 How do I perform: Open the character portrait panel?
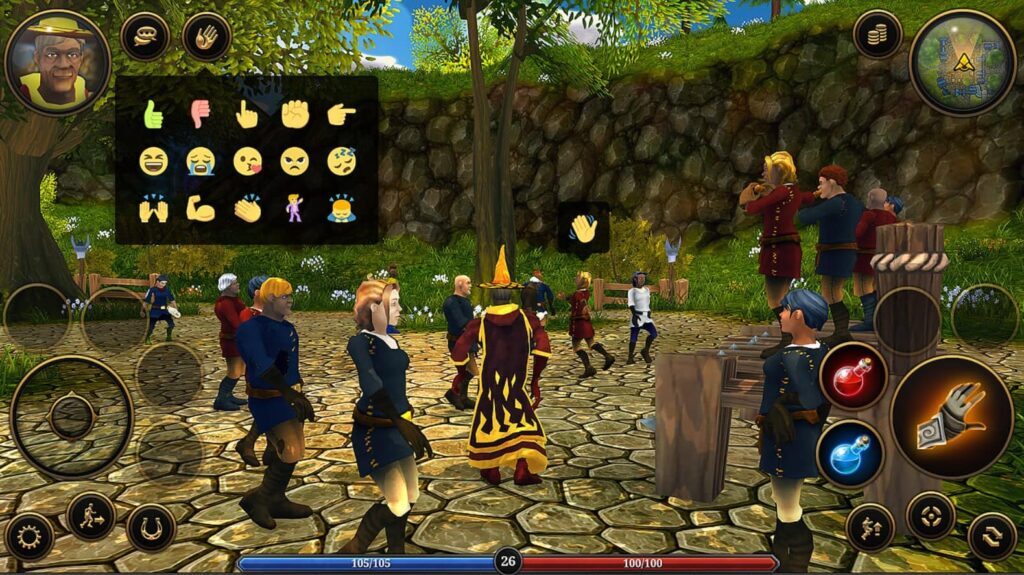(x=57, y=62)
